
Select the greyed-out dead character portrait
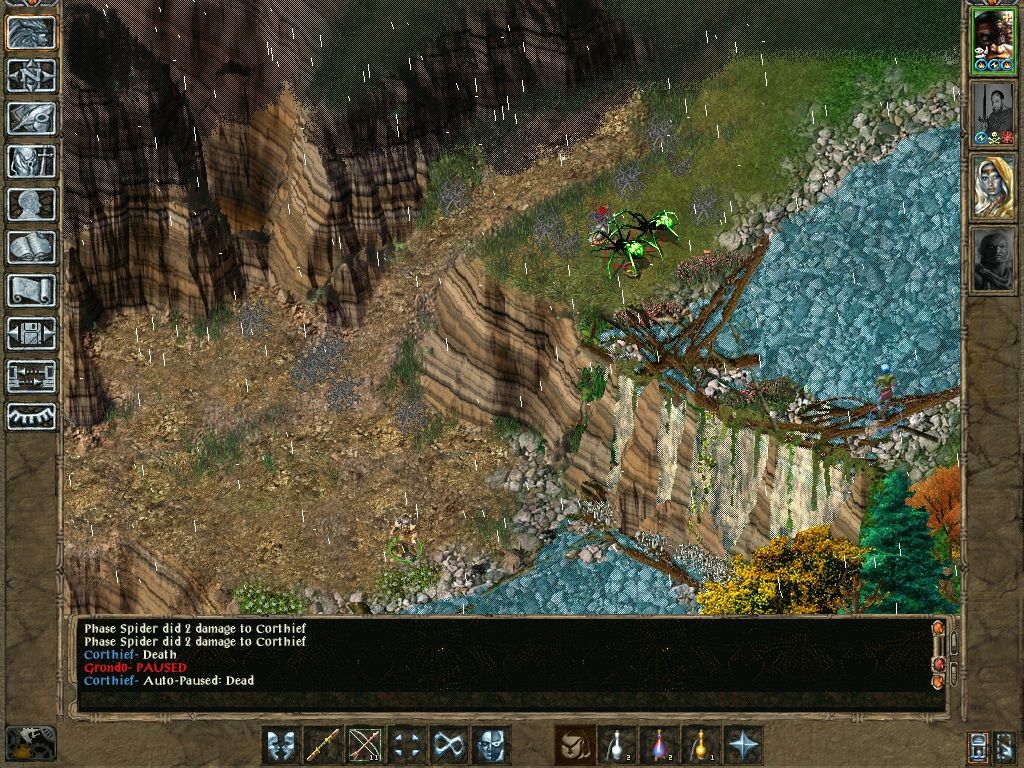click(993, 259)
